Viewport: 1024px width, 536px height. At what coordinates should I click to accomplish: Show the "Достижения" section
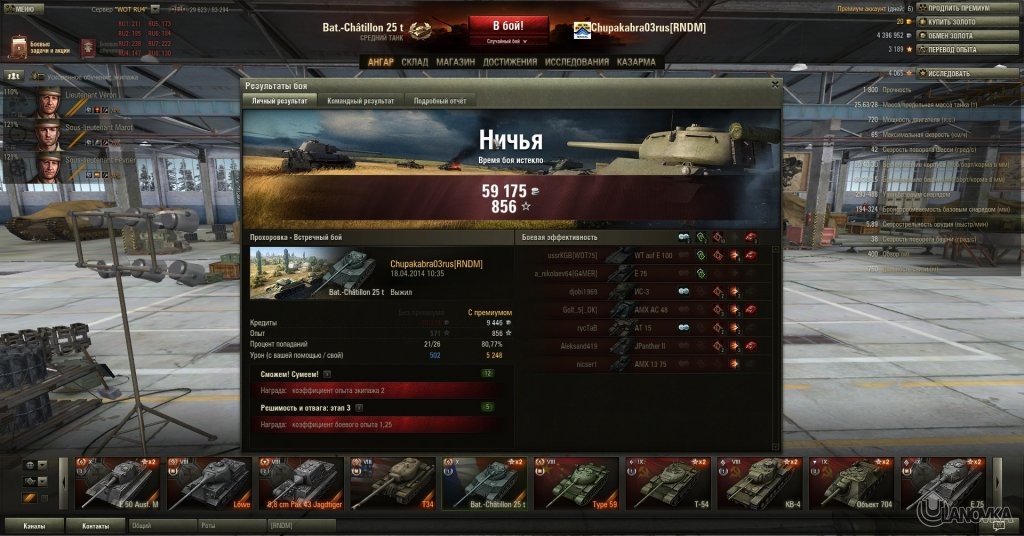(x=509, y=62)
